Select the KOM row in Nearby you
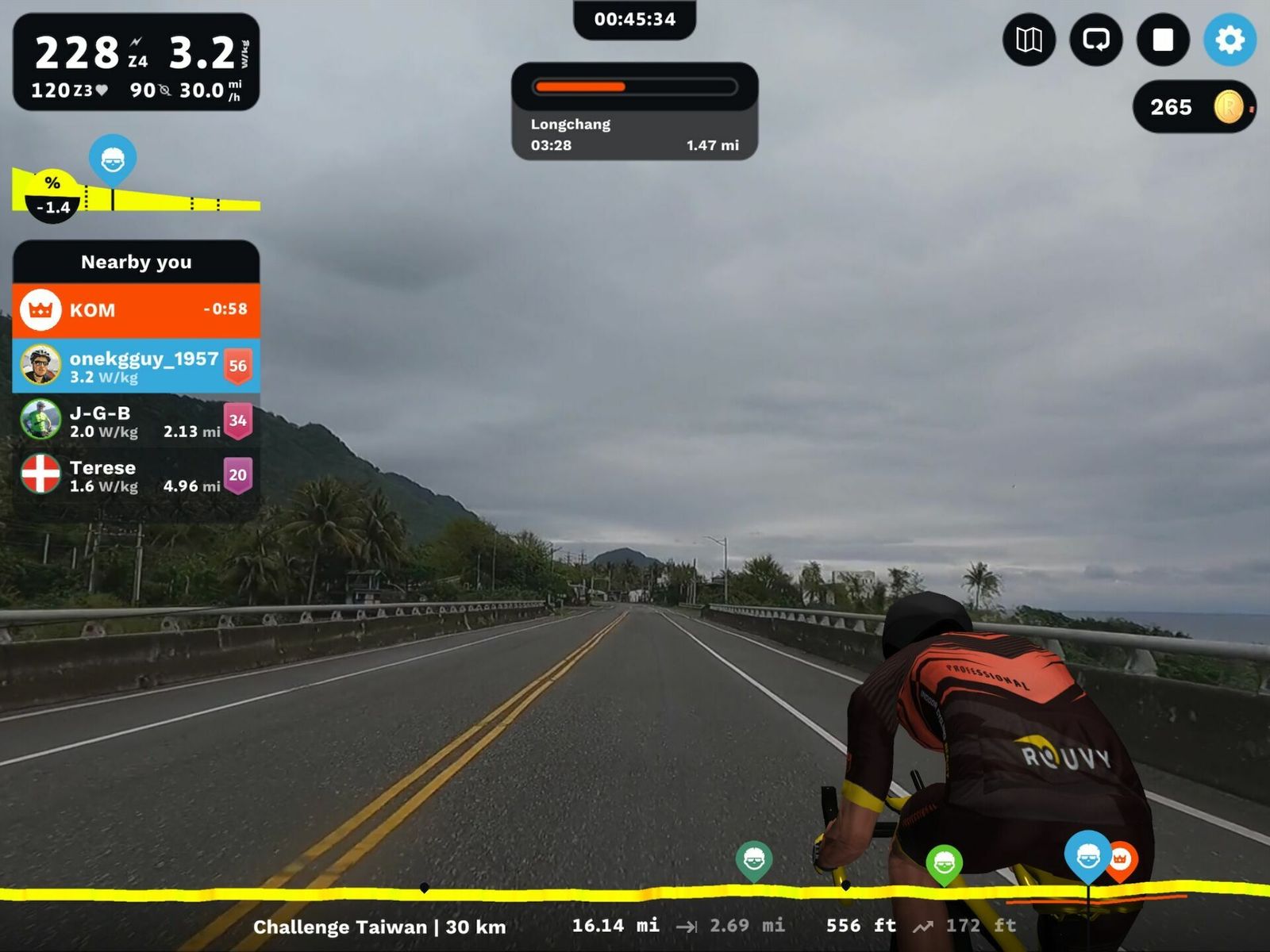Screen dimensions: 1270x952 (x=136, y=309)
